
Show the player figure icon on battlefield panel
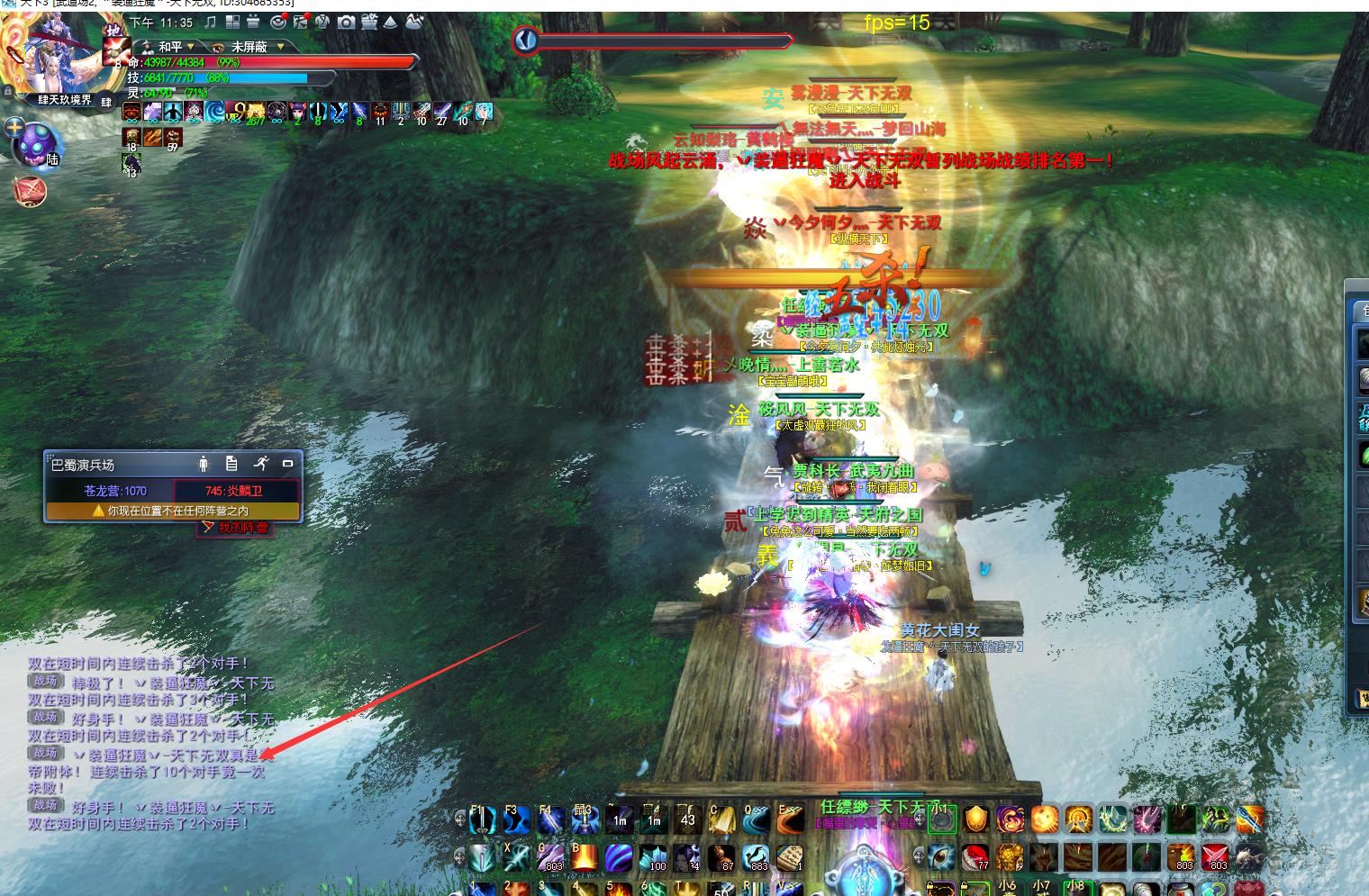click(x=204, y=464)
